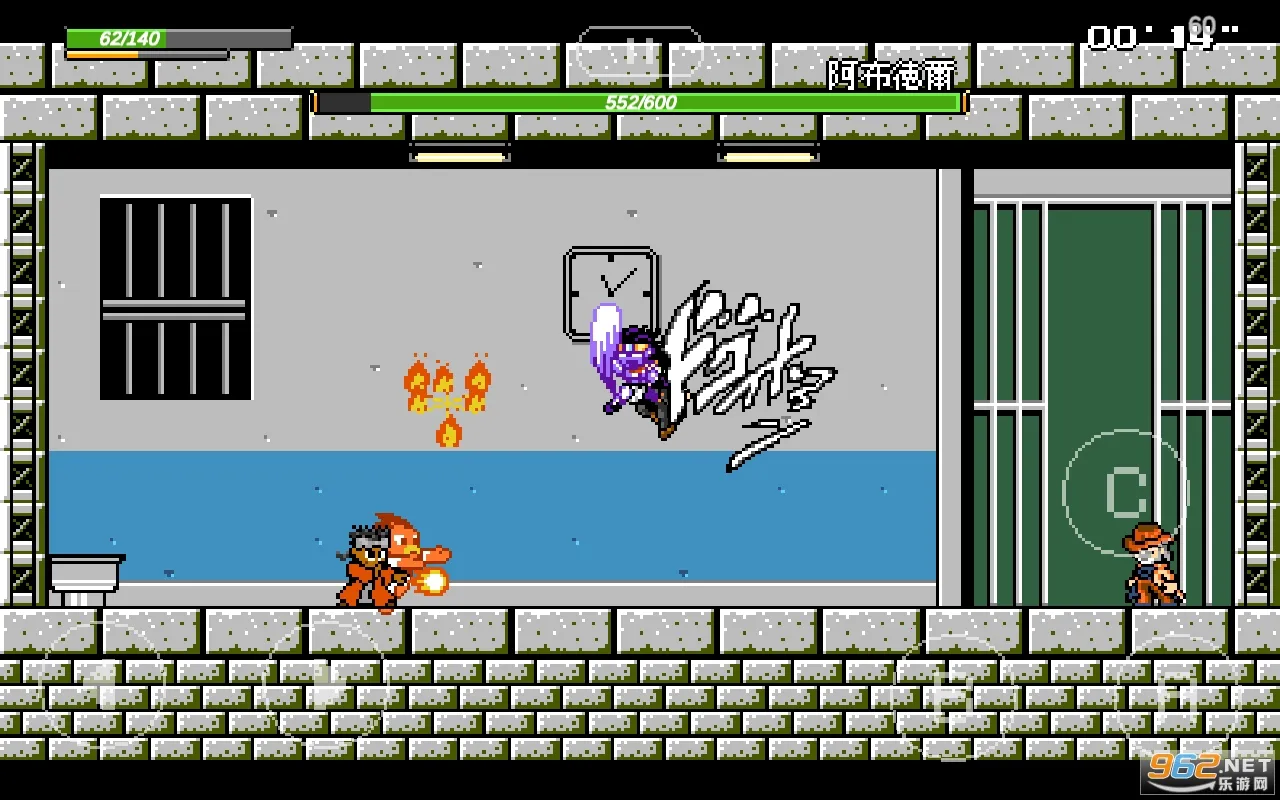
Task: Tap the boss name label 阿布德爾
Action: pyautogui.click(x=893, y=74)
